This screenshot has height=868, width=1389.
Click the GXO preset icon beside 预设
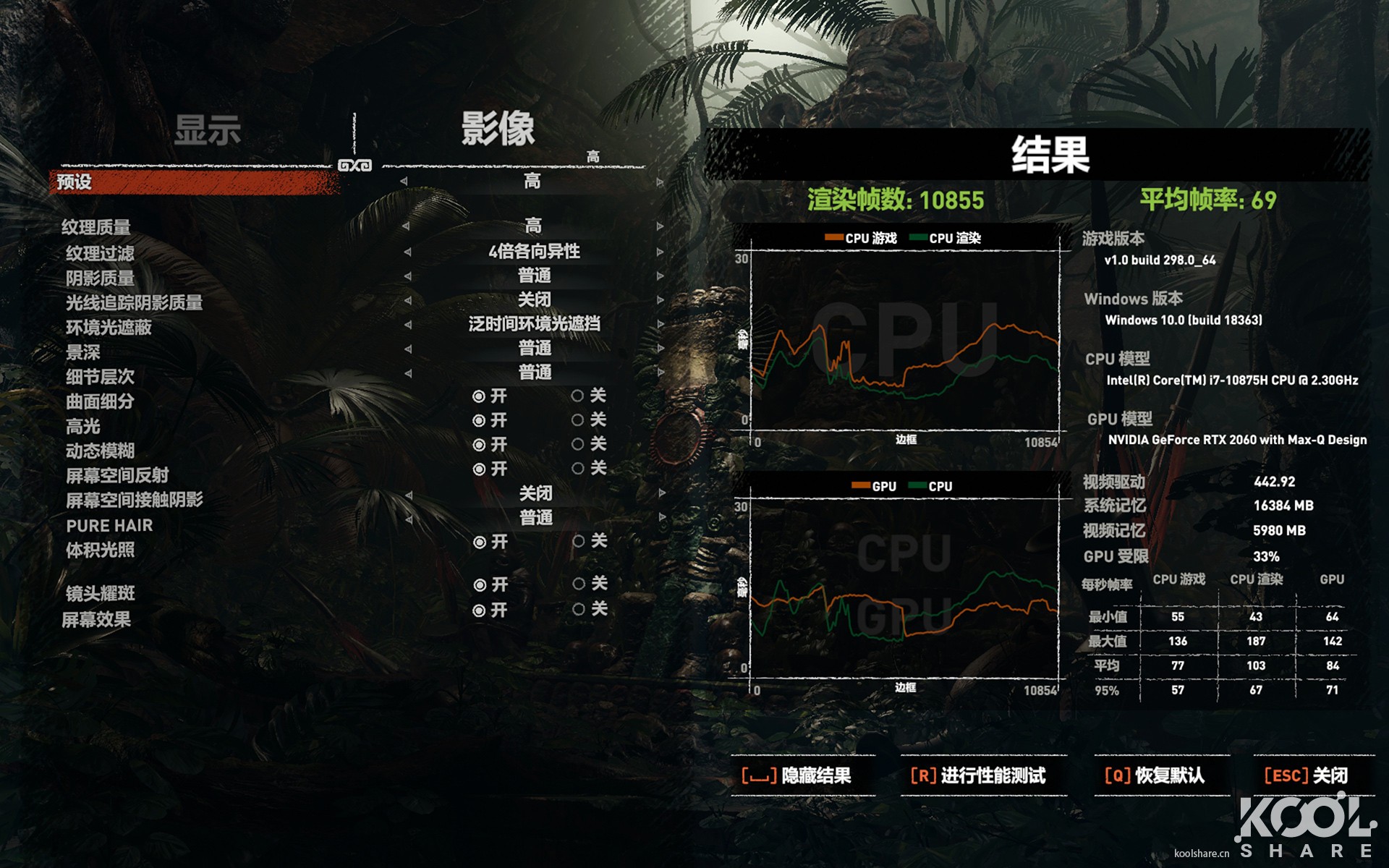[x=354, y=165]
